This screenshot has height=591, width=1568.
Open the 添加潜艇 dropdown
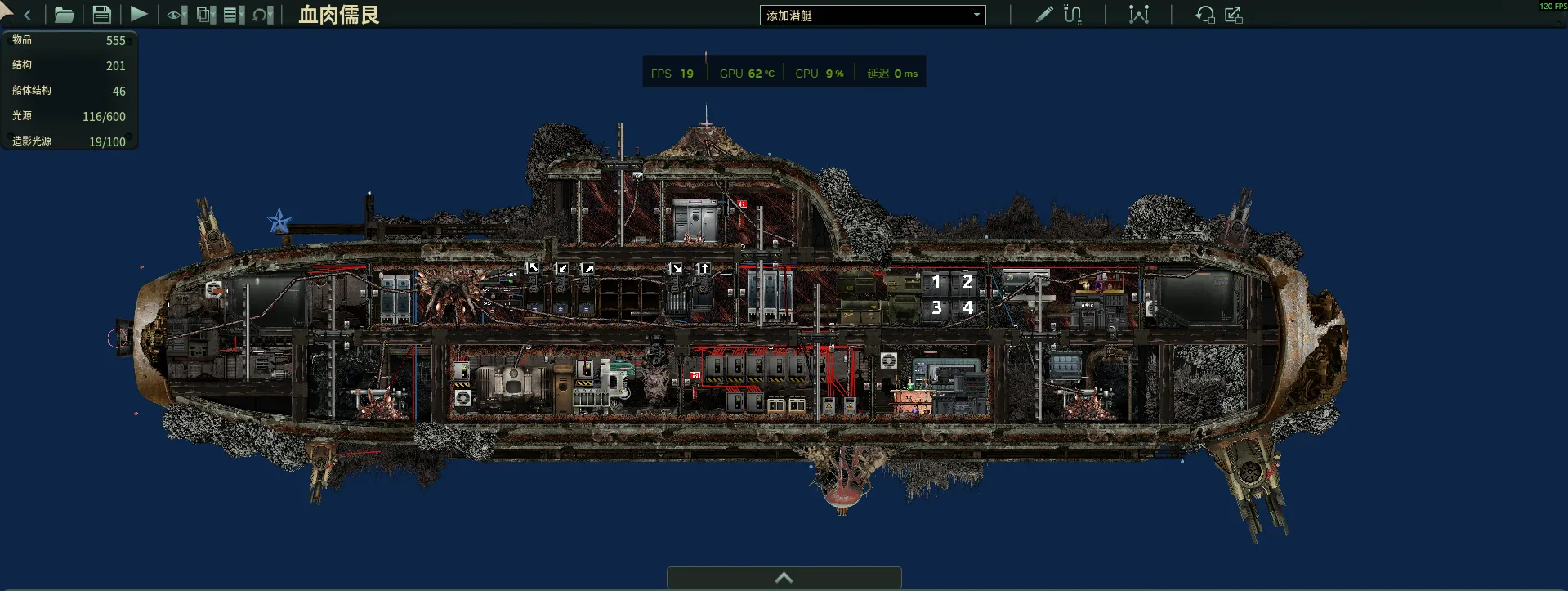872,16
